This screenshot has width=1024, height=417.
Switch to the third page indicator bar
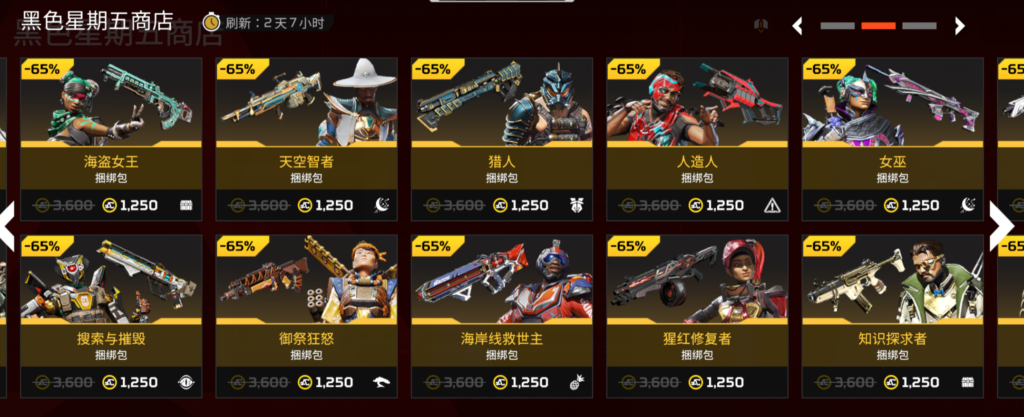(x=919, y=26)
